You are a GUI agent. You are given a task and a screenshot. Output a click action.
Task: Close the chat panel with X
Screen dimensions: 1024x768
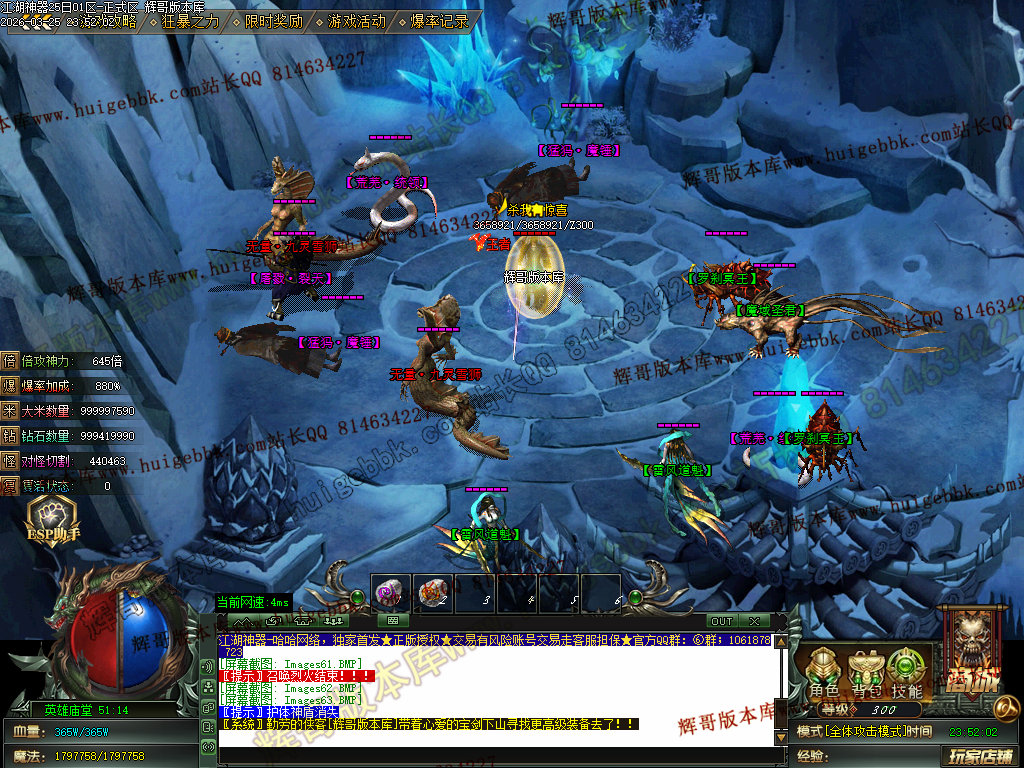point(754,621)
